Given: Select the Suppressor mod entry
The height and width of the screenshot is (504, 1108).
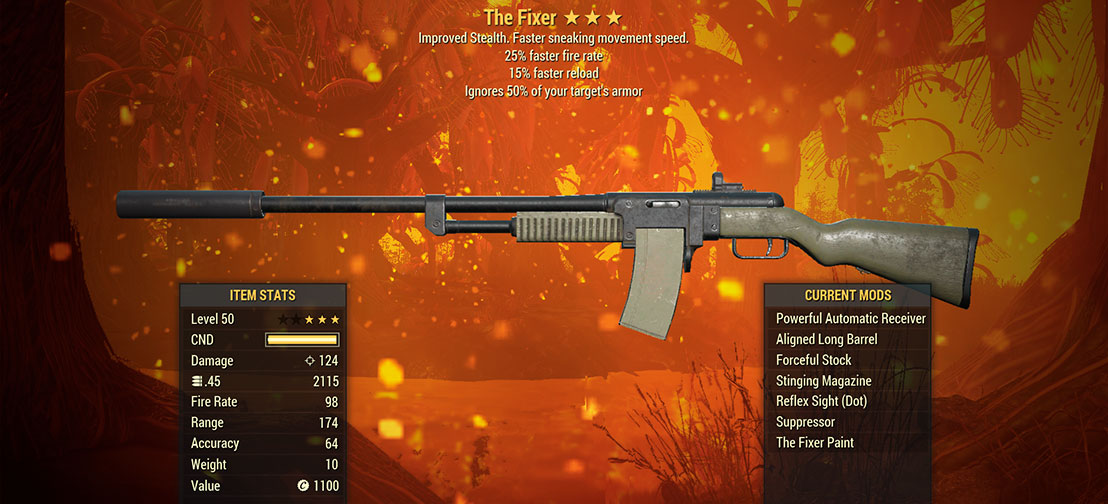Looking at the screenshot, I should click(805, 422).
